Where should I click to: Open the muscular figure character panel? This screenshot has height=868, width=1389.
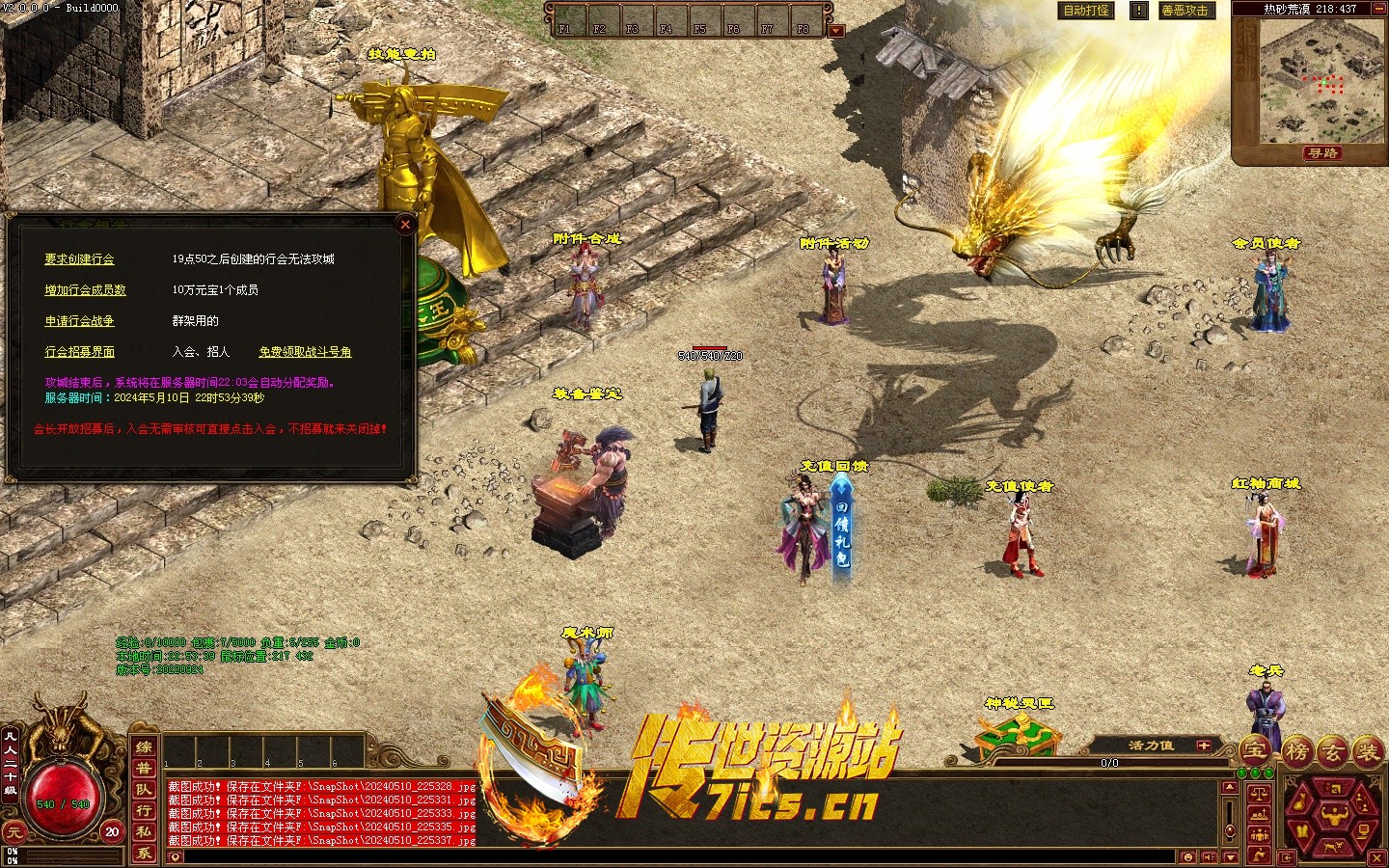(1335, 819)
